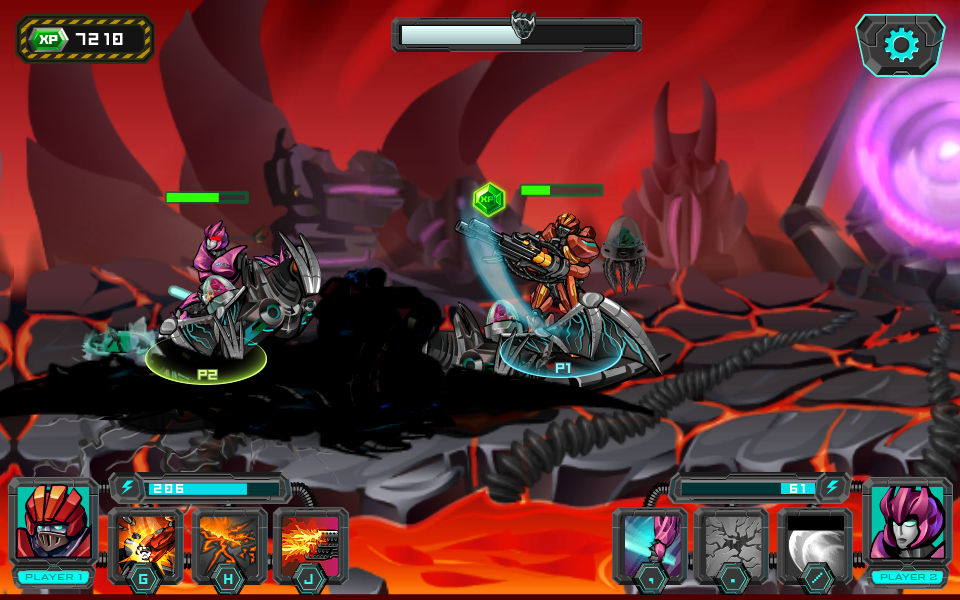The height and width of the screenshot is (600, 960).
Task: Select the Player 2 pink robot portrait
Action: pos(907,524)
